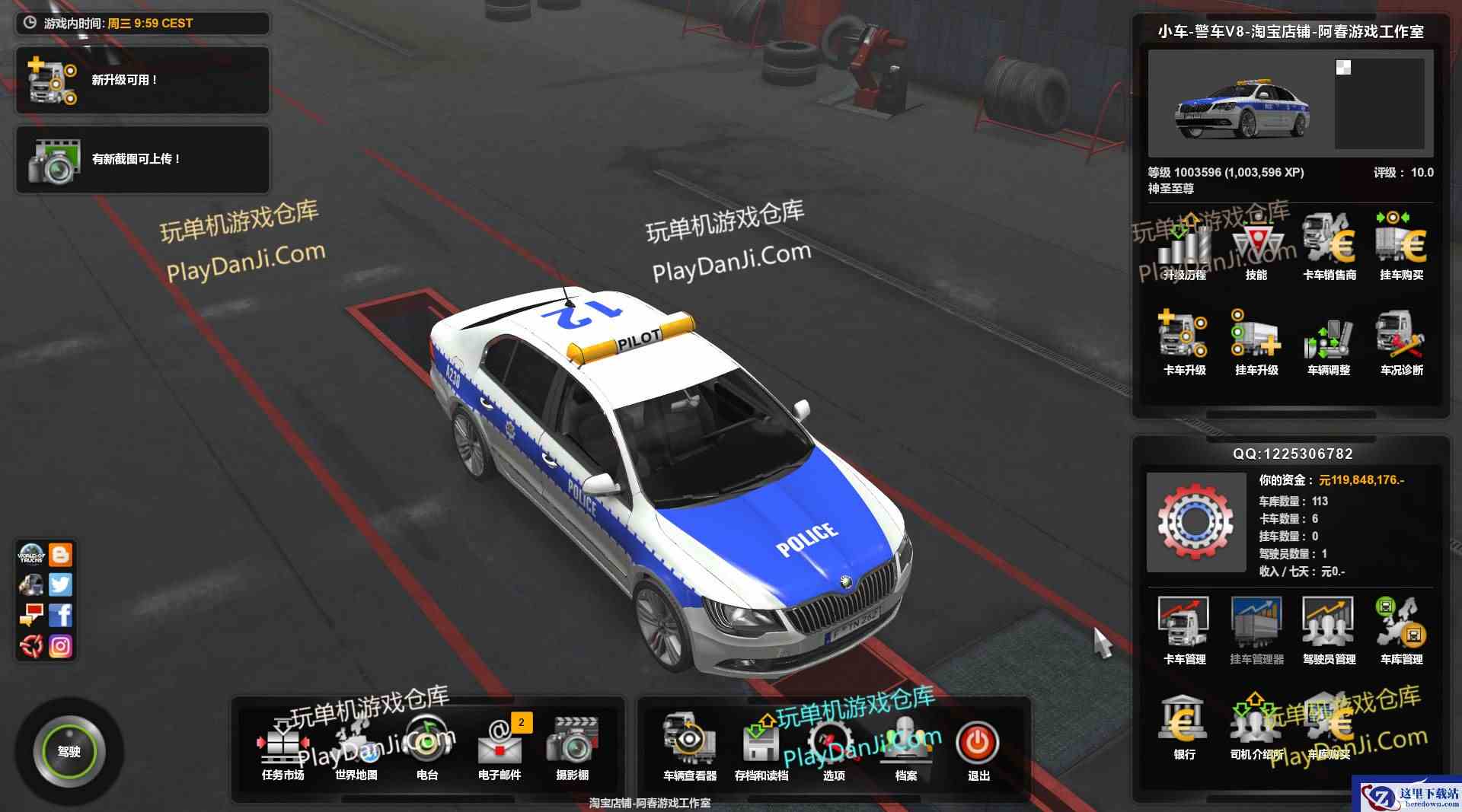Image resolution: width=1462 pixels, height=812 pixels.
Task: Visit the 卡车销售商 truck dealer
Action: point(1330,247)
